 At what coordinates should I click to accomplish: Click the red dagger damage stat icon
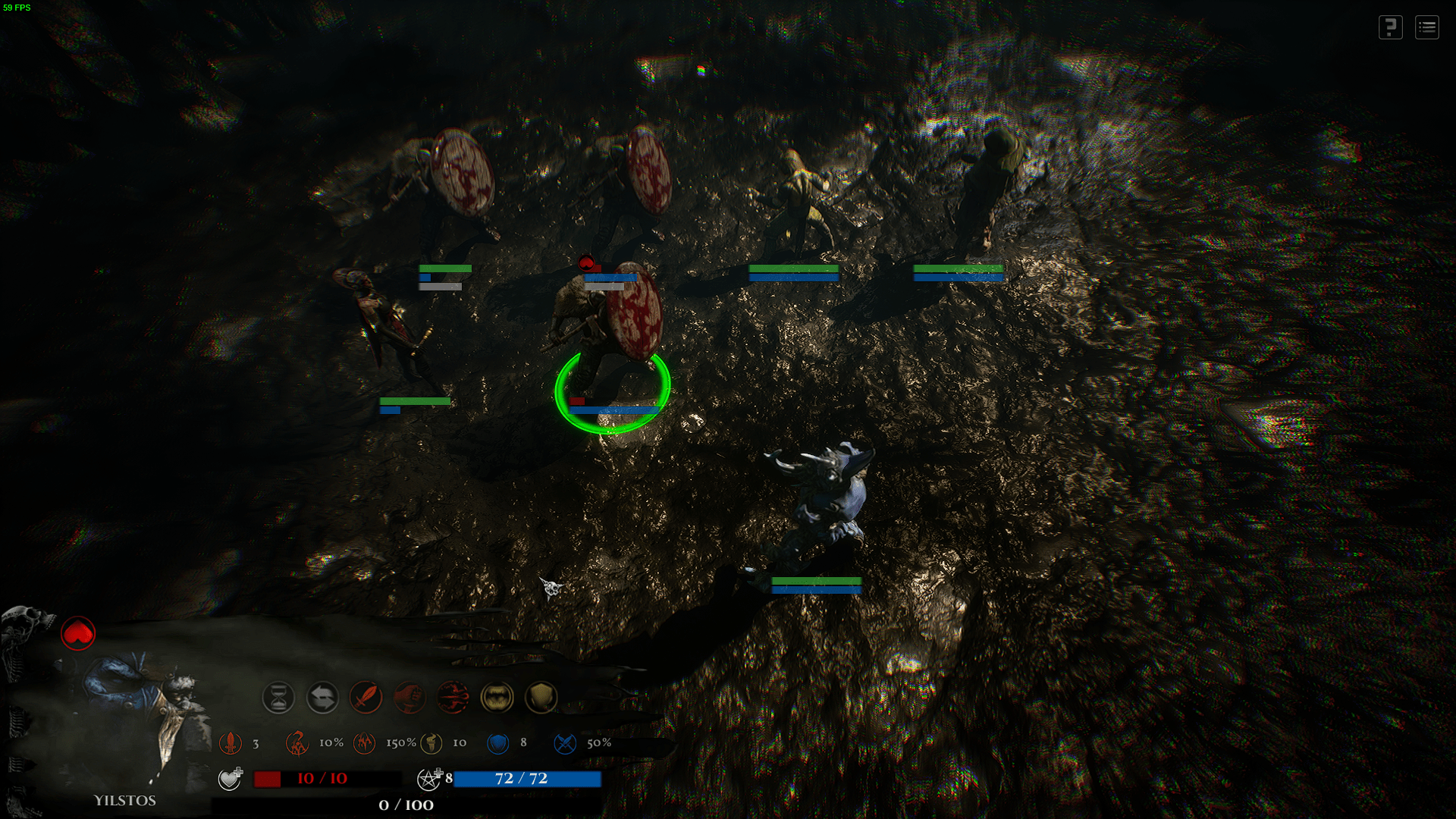pos(231,743)
